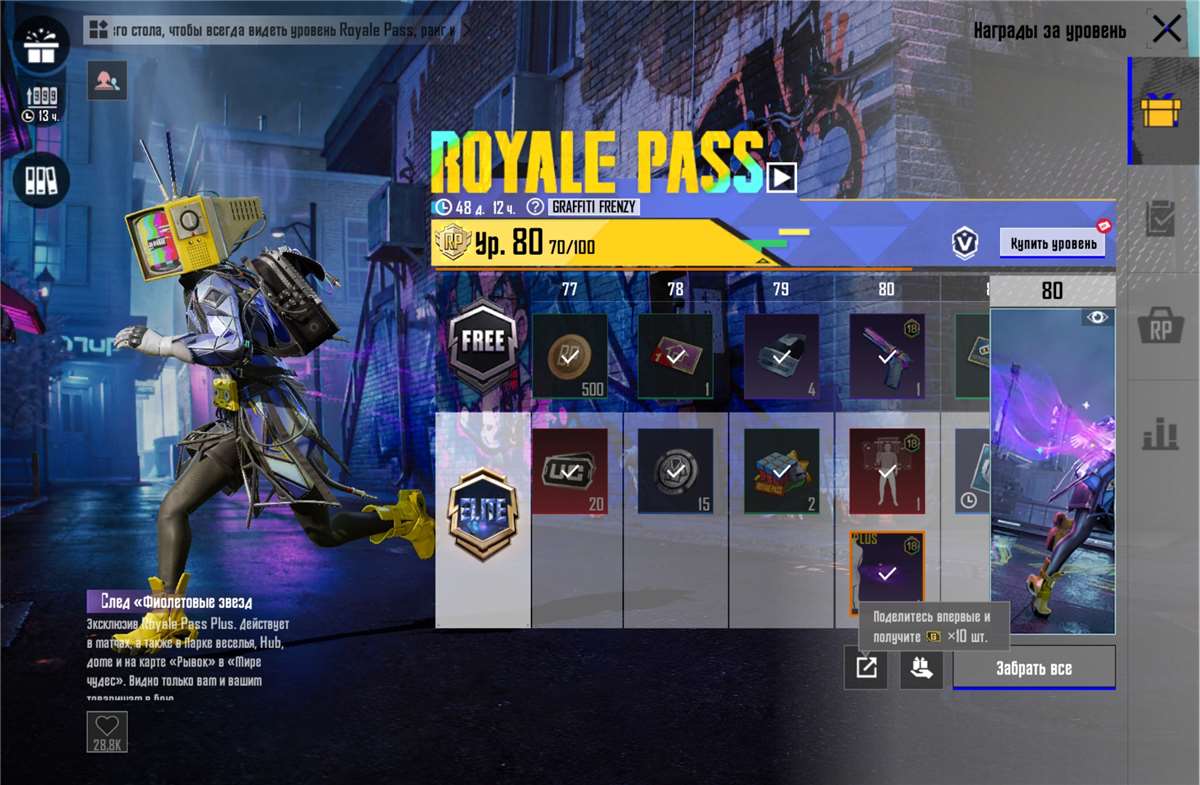
Task: Switch to the missions checklist tab
Action: pyautogui.click(x=1161, y=219)
